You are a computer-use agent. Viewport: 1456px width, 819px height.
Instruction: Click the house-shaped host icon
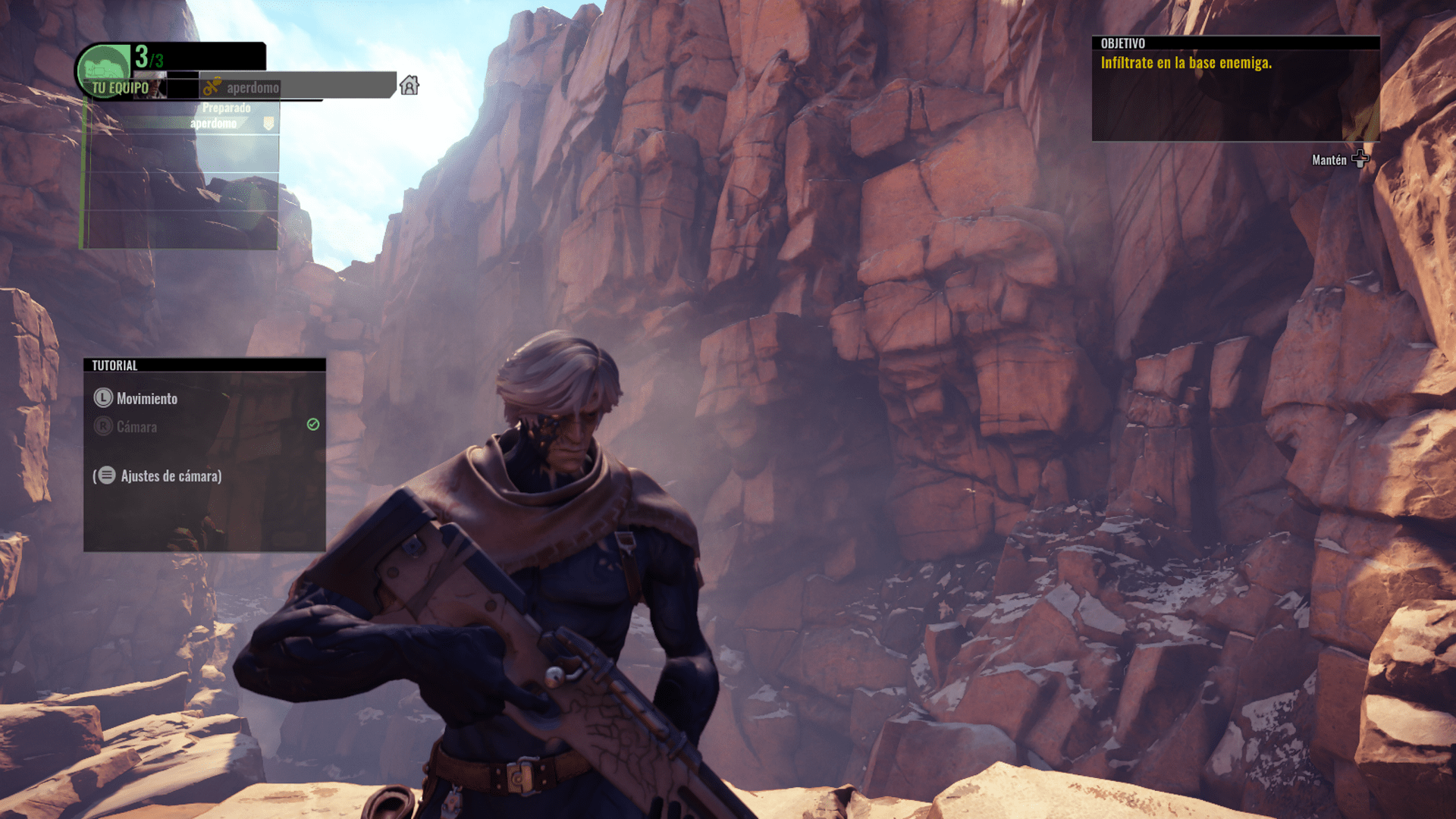[409, 86]
